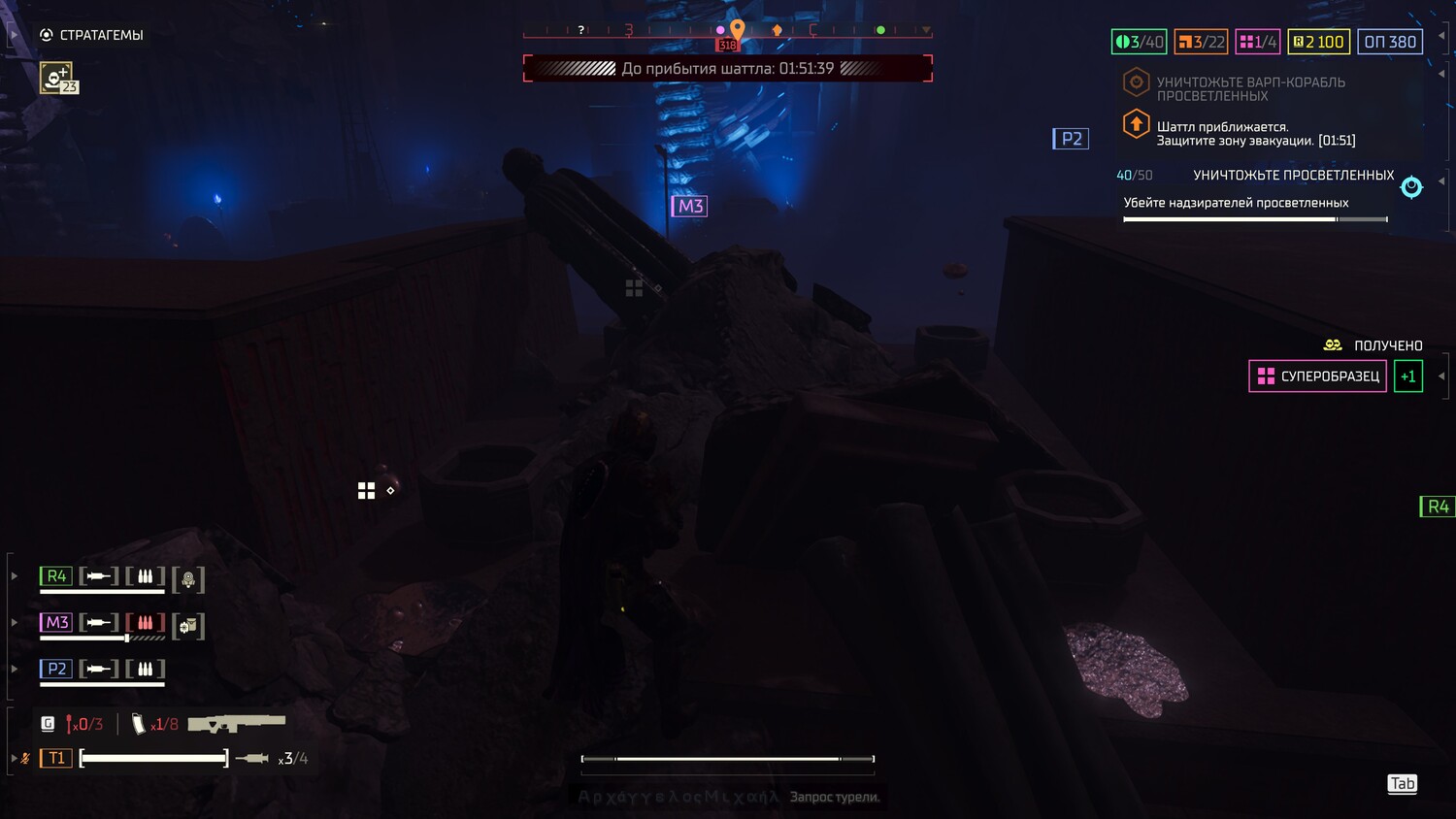Click the warp-ship main objective hexagon icon
Viewport: 1456px width, 819px height.
pos(1136,82)
